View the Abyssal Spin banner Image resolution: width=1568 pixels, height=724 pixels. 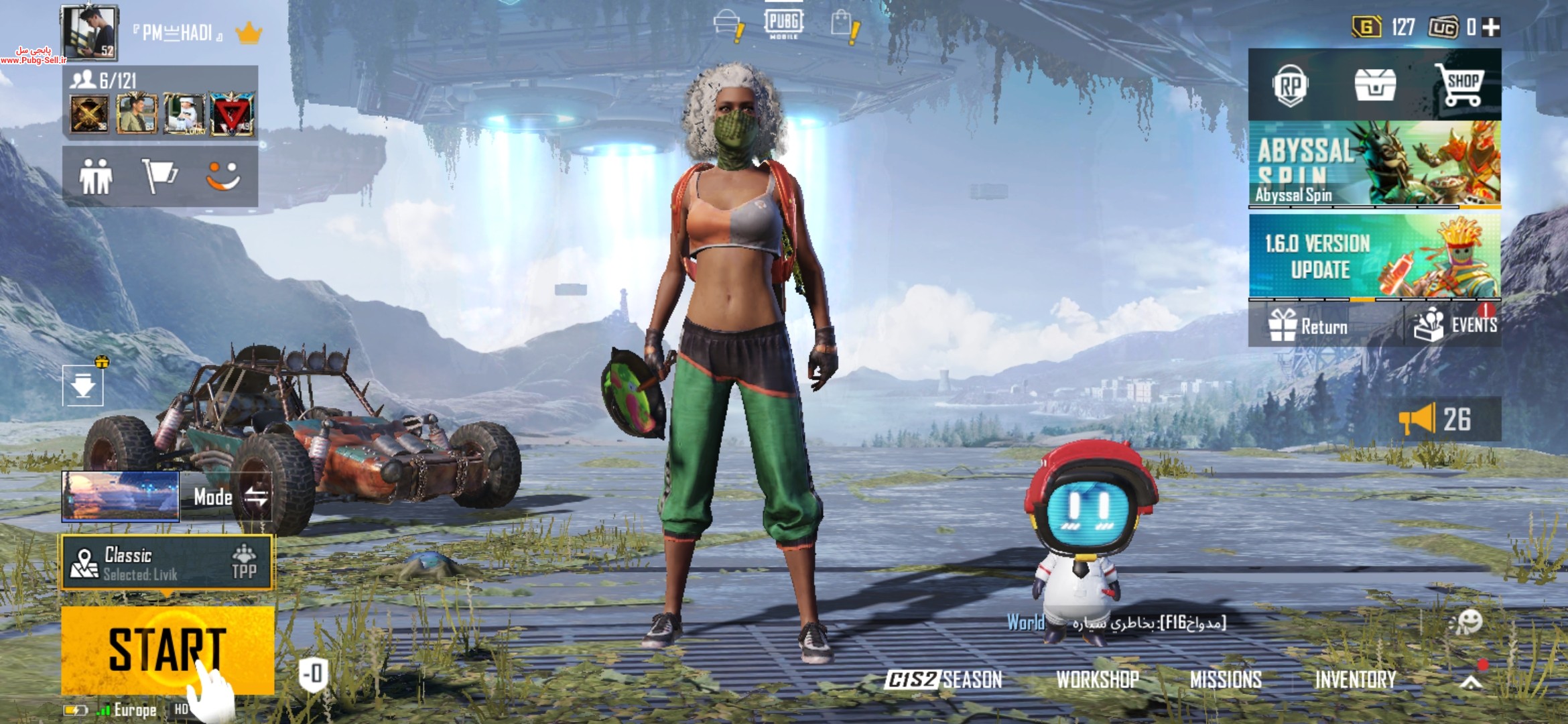(x=1374, y=164)
